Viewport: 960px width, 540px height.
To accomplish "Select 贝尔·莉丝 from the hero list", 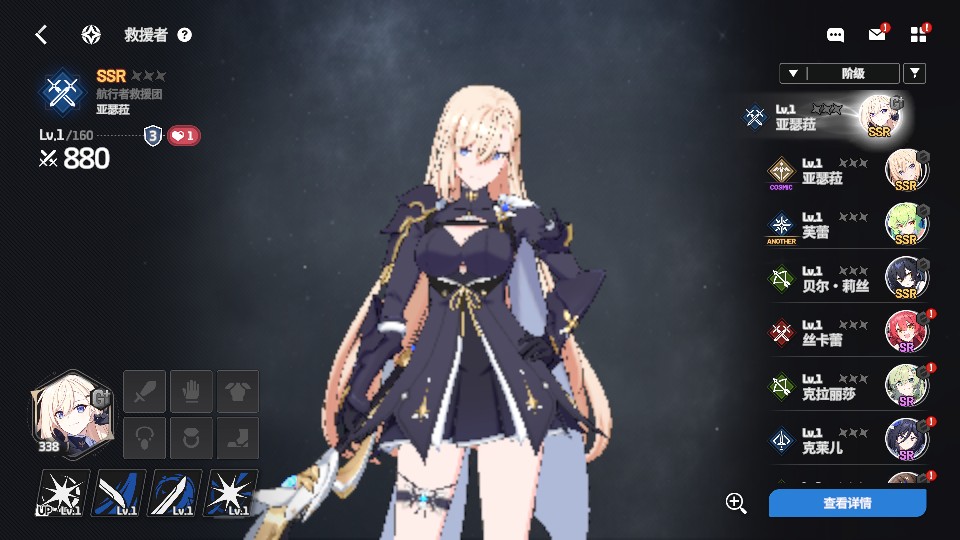I will coord(850,279).
